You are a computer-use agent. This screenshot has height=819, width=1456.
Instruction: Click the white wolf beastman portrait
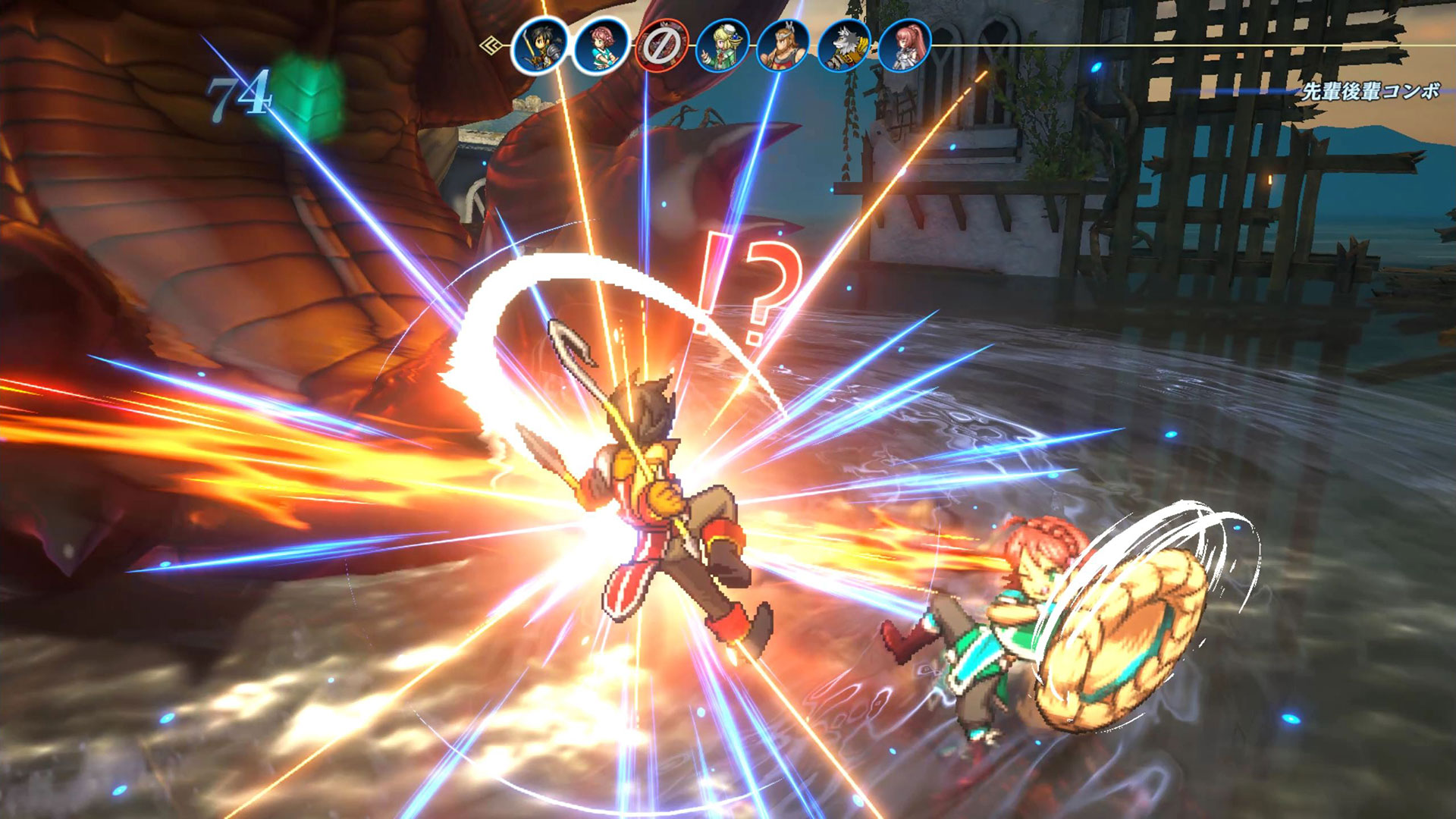pyautogui.click(x=843, y=46)
